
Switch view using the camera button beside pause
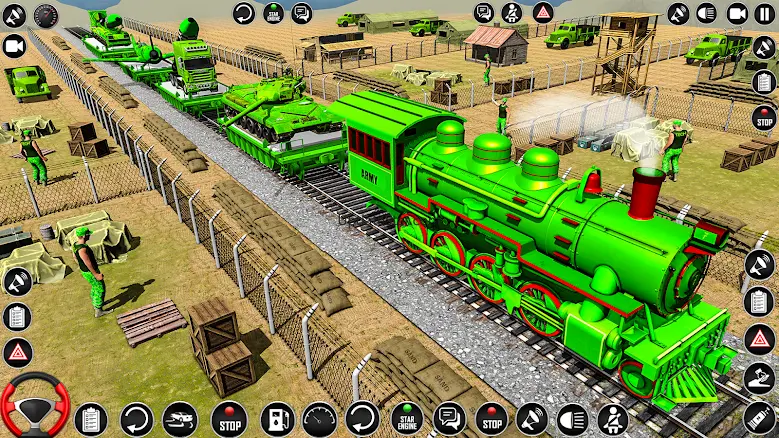tap(738, 13)
